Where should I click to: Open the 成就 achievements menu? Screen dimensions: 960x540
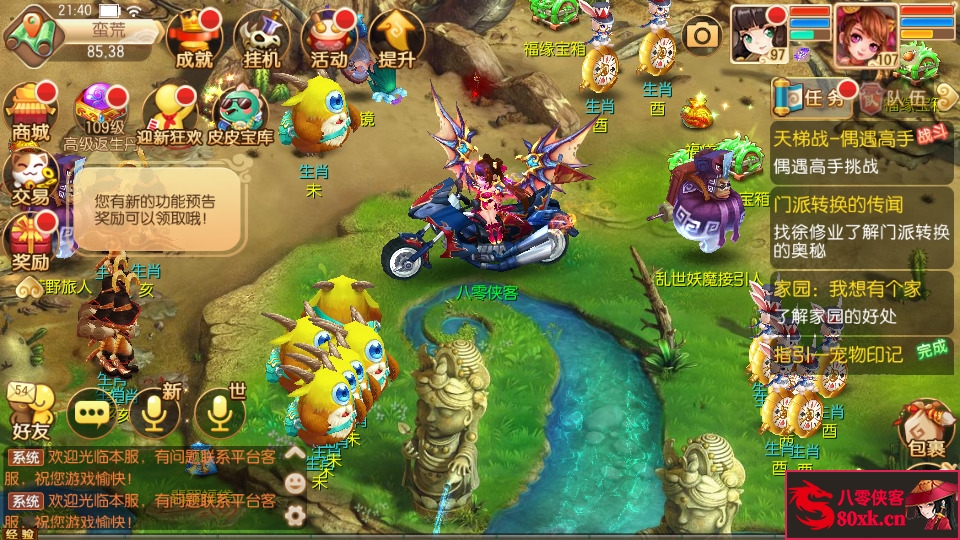click(x=194, y=38)
